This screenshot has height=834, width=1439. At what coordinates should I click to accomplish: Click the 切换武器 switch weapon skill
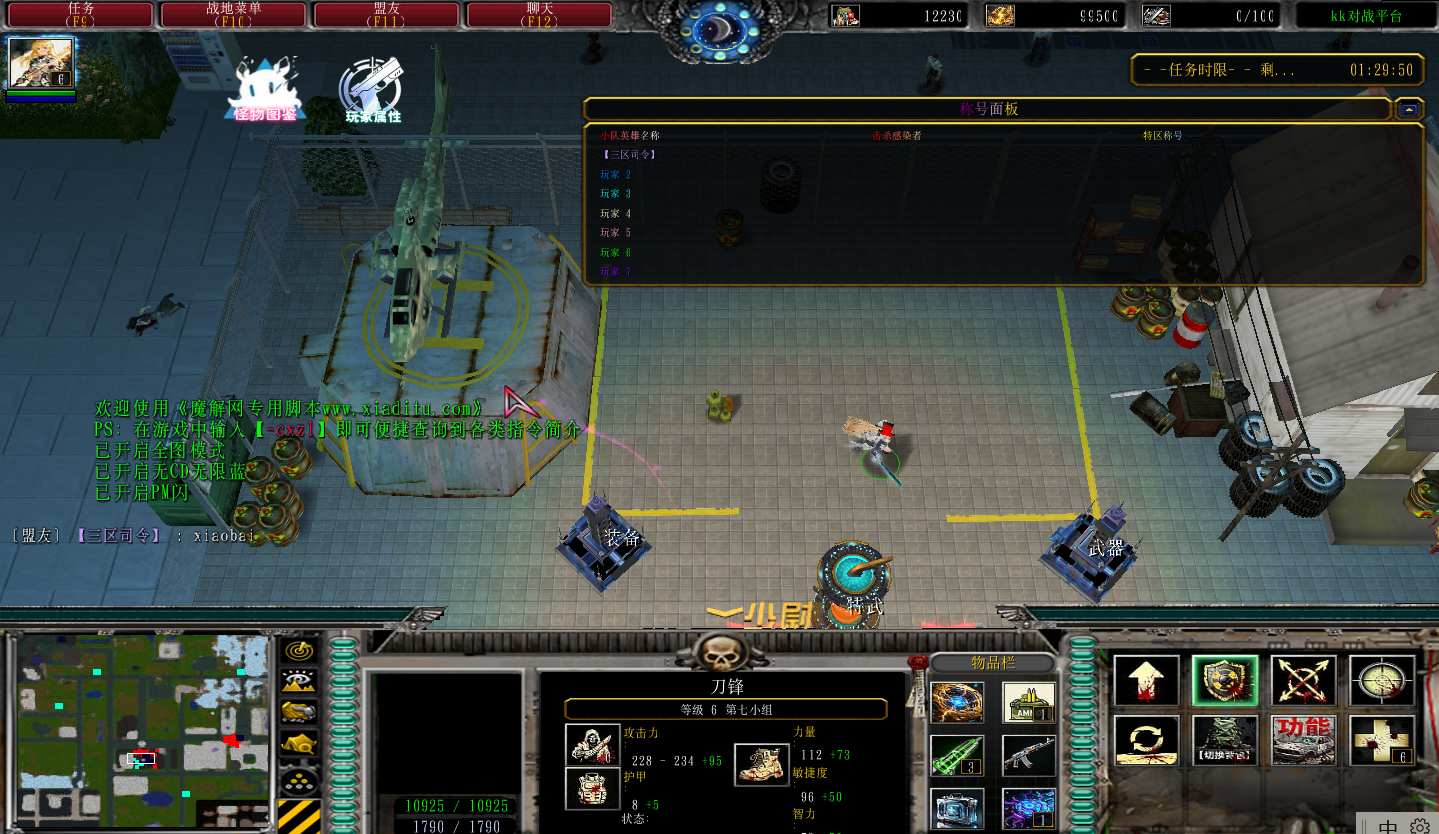1225,740
